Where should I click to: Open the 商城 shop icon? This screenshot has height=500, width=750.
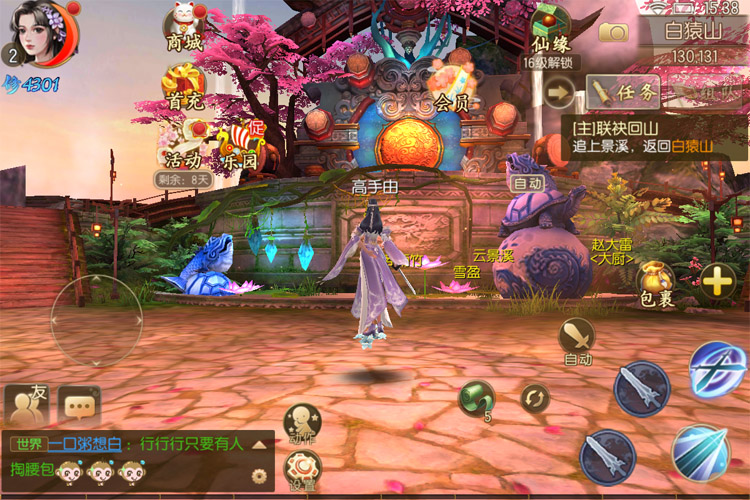pyautogui.click(x=184, y=28)
